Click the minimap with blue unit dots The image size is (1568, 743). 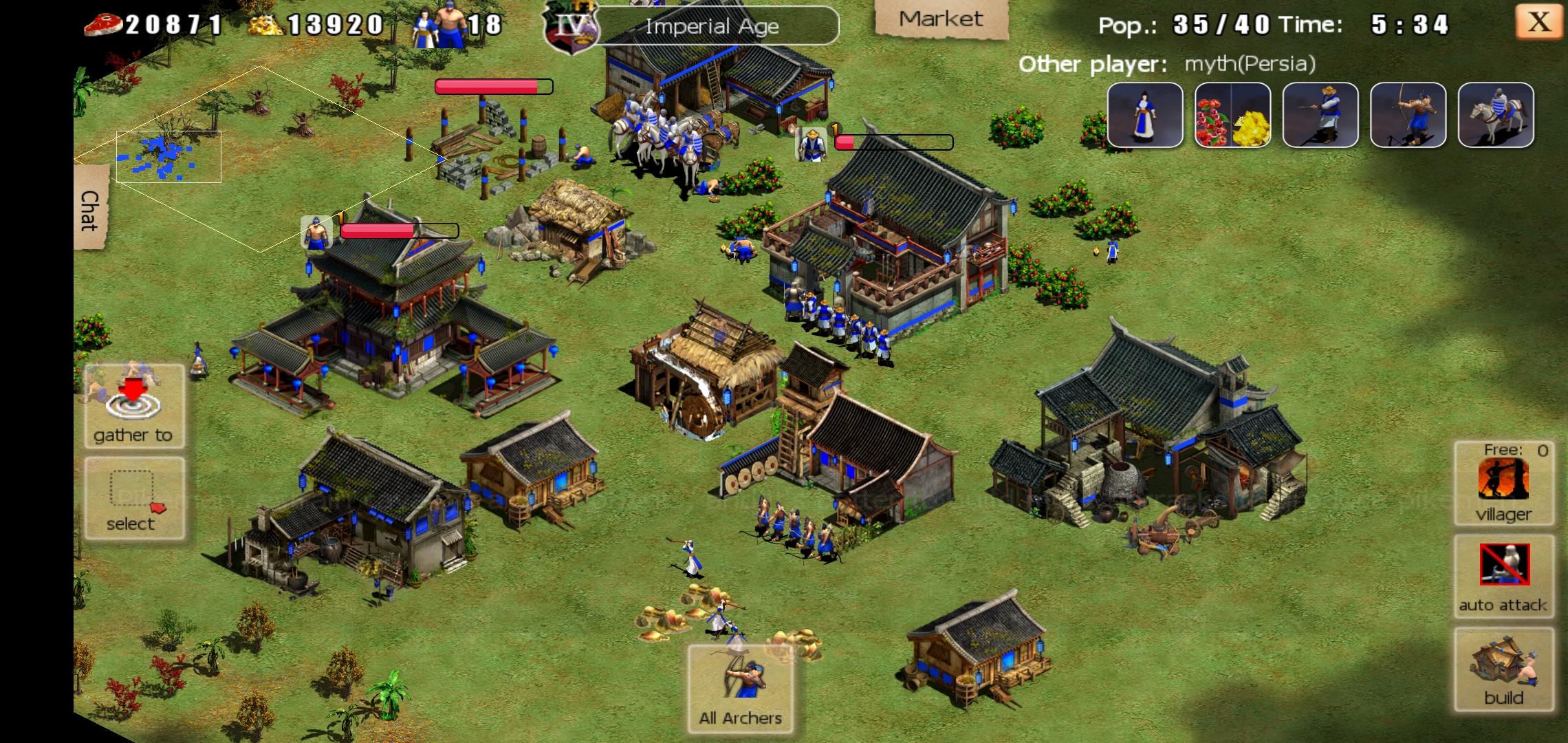(168, 157)
